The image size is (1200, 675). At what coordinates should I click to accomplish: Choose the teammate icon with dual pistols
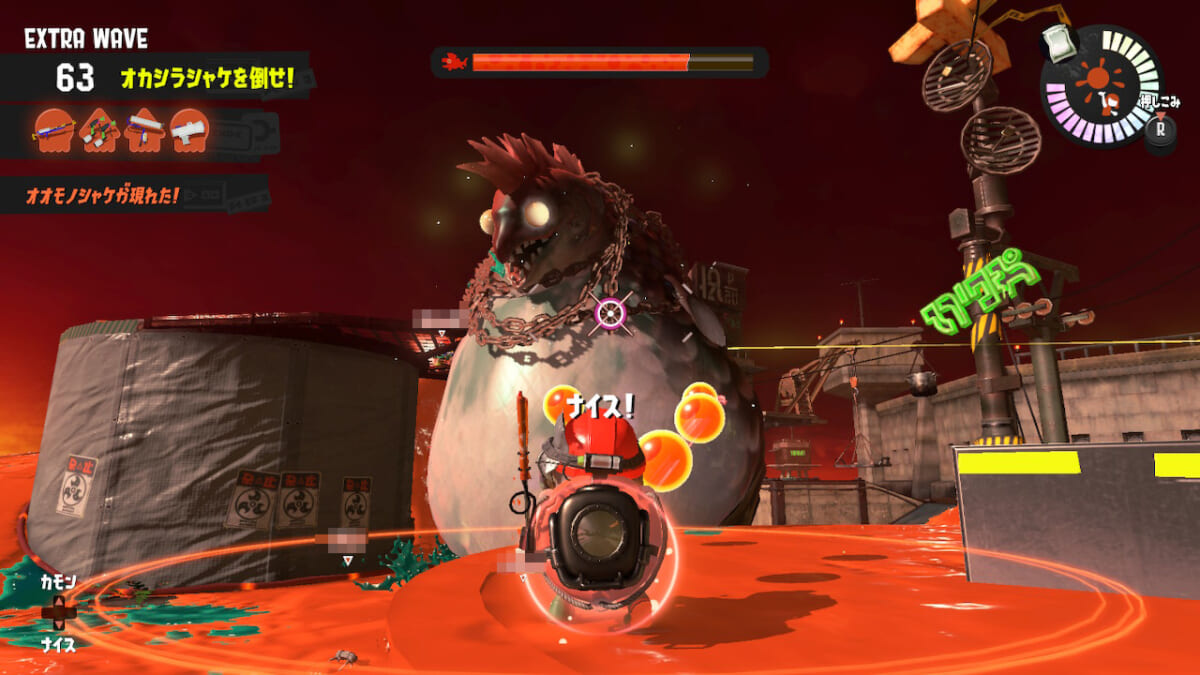pos(98,130)
